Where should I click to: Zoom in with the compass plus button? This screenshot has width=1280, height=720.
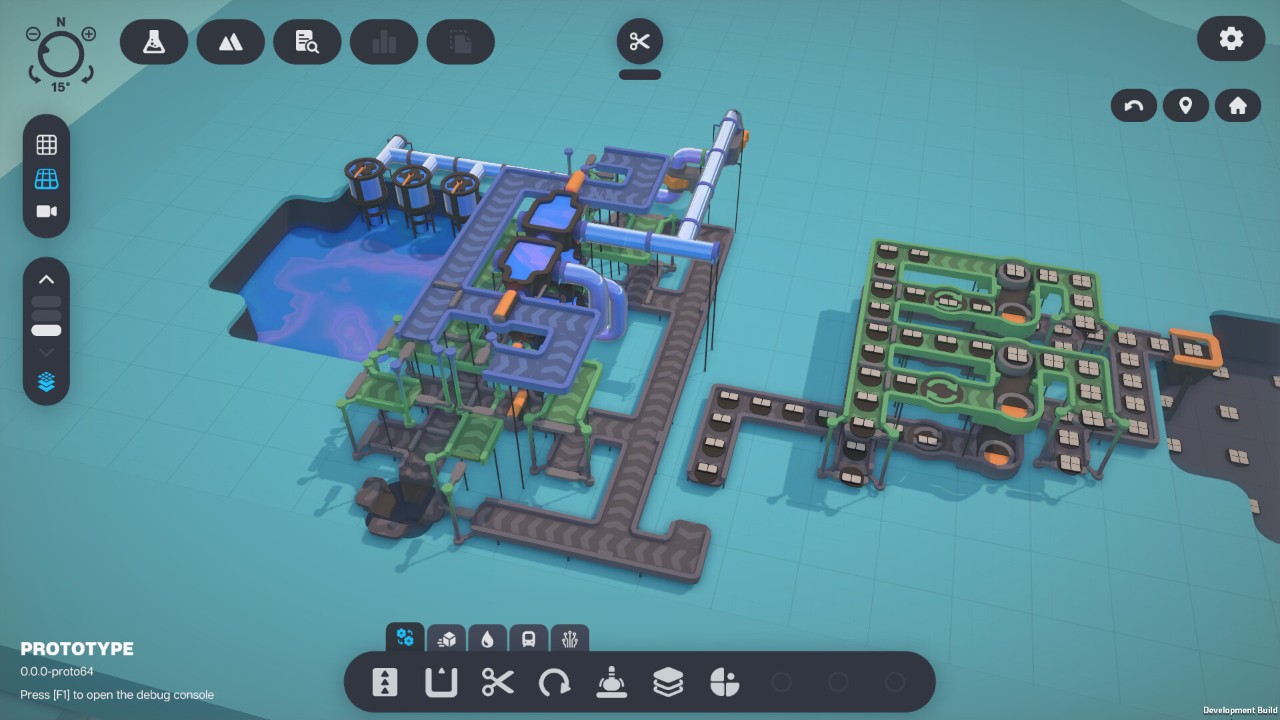pyautogui.click(x=89, y=34)
